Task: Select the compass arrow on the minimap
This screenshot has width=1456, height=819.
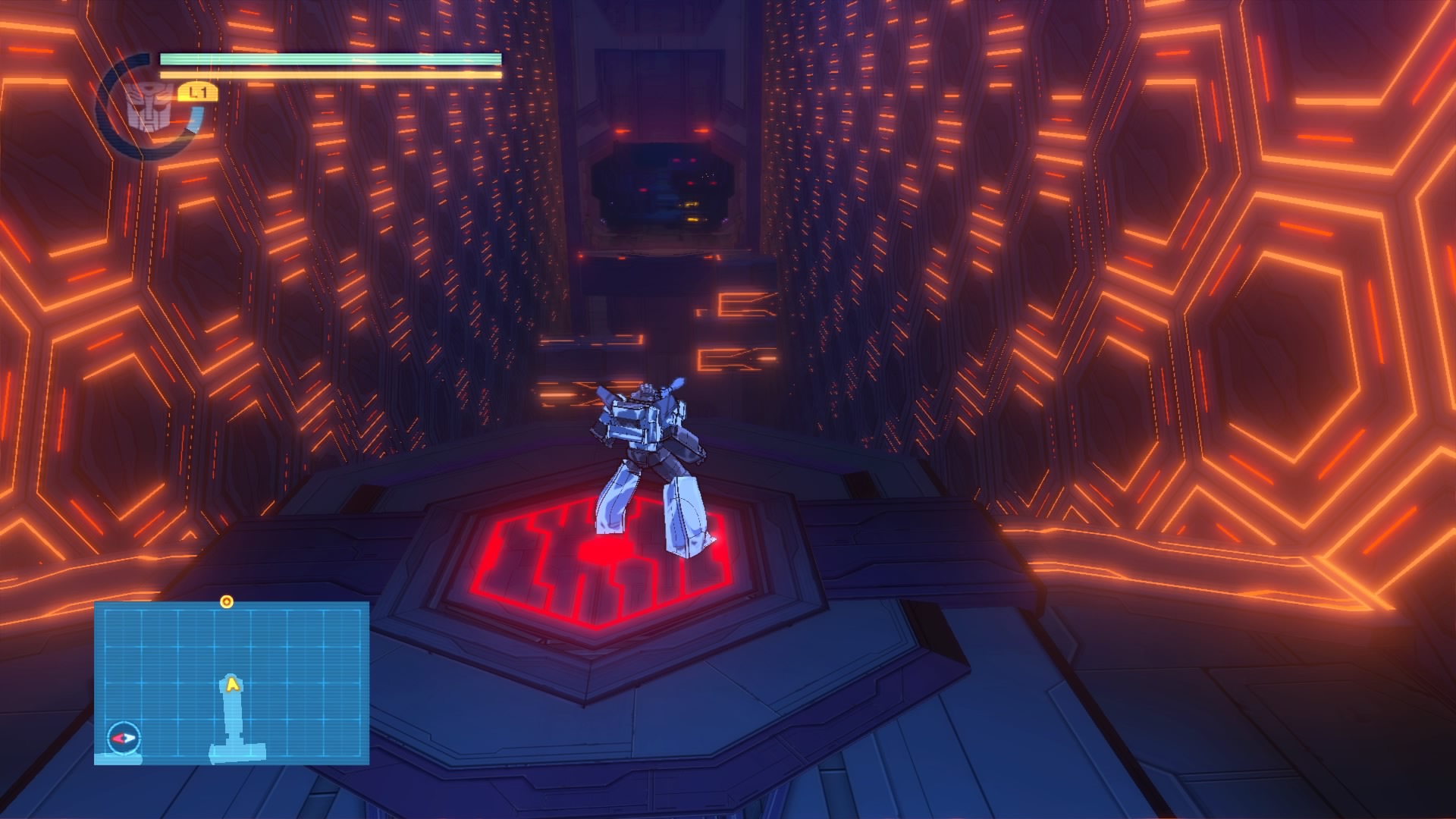Action: [x=123, y=737]
